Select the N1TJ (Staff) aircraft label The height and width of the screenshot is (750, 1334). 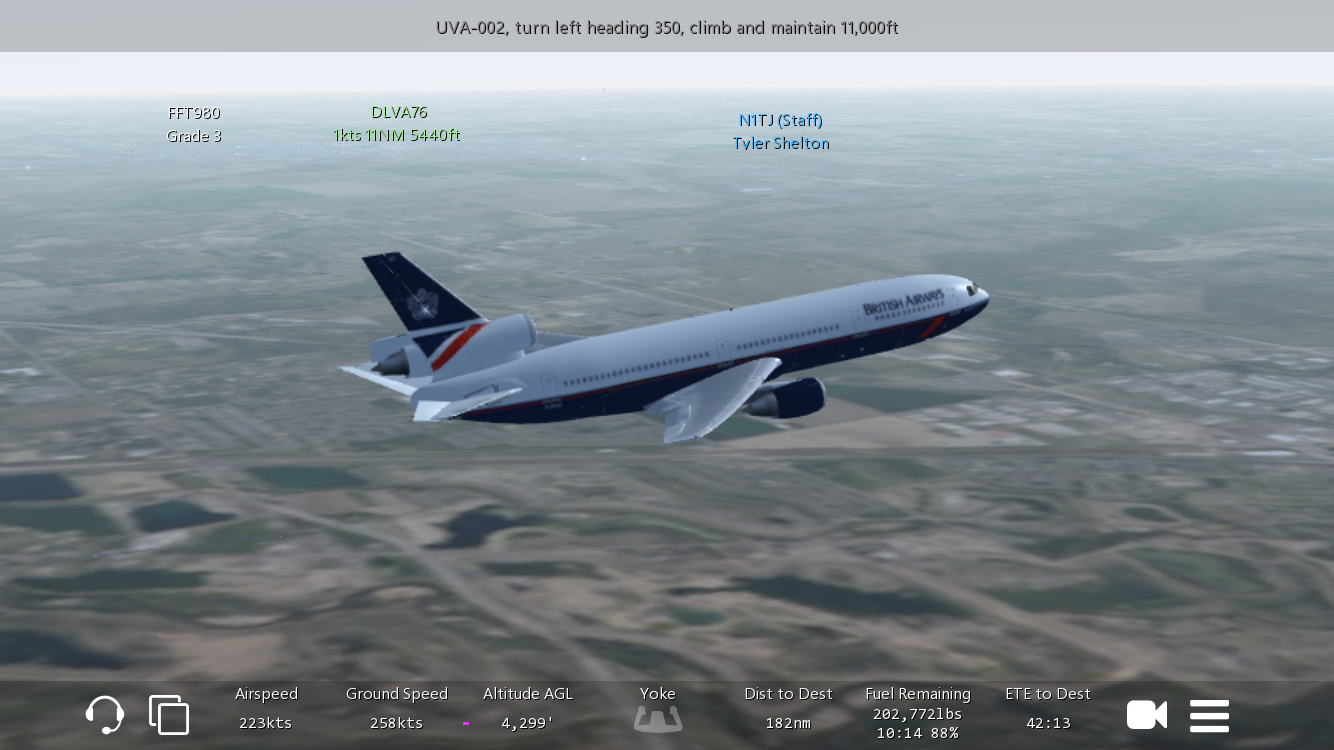click(x=781, y=132)
